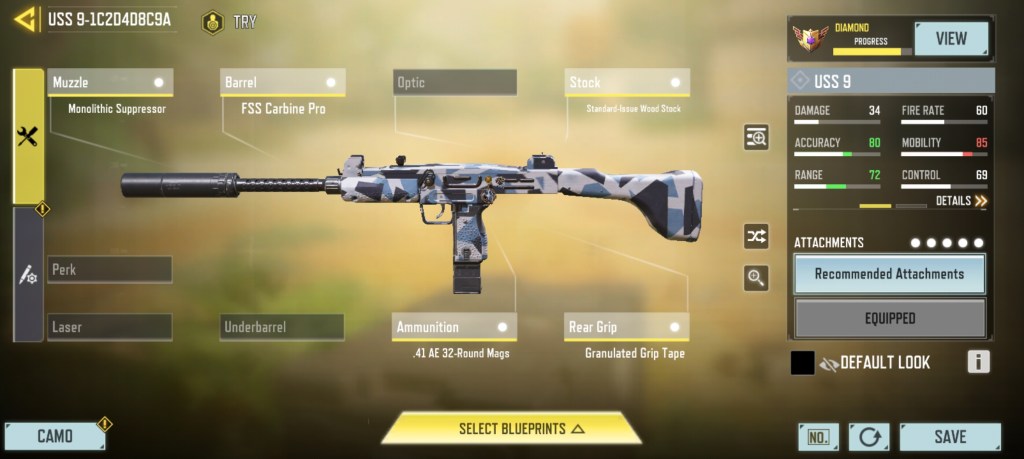This screenshot has width=1024, height=459.
Task: Open the Rear Grip slot
Action: click(x=627, y=327)
